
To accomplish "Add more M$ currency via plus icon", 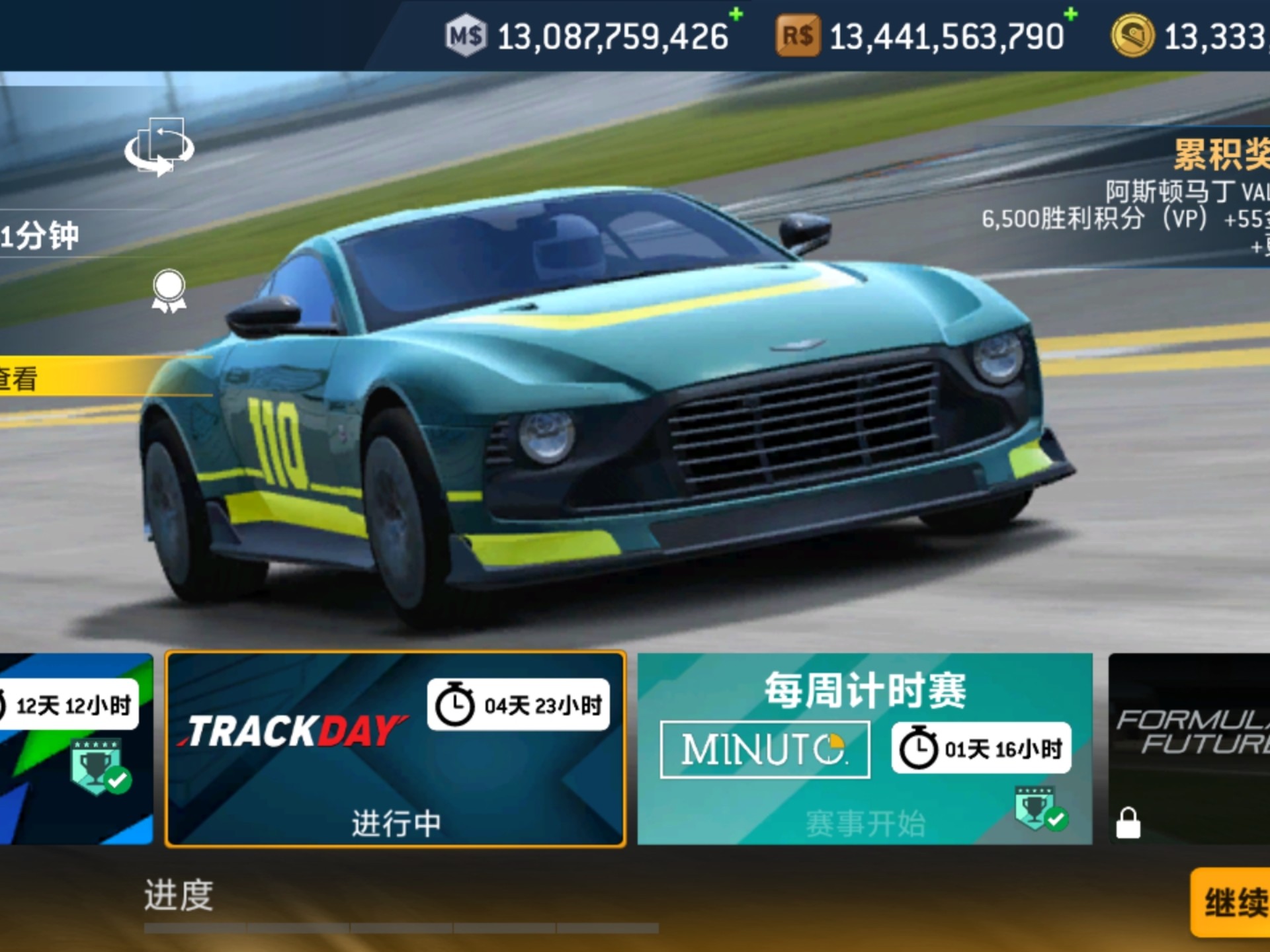I will click(x=736, y=15).
